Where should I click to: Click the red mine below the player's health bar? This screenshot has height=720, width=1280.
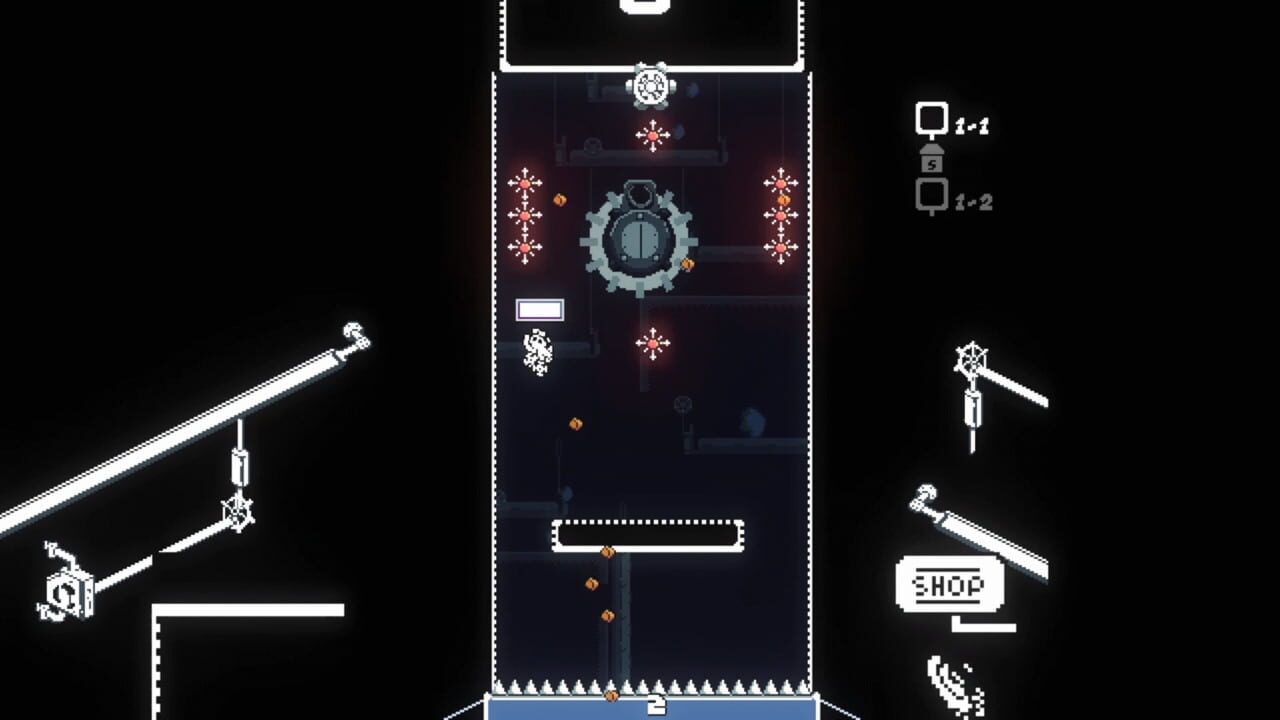655,341
